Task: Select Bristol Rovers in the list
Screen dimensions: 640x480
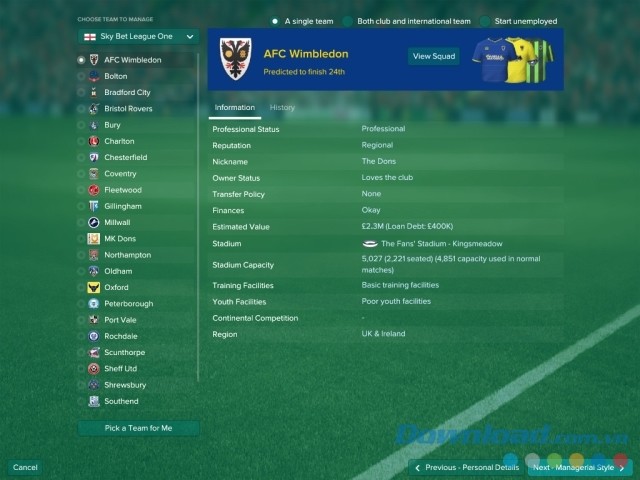Action: pyautogui.click(x=128, y=108)
